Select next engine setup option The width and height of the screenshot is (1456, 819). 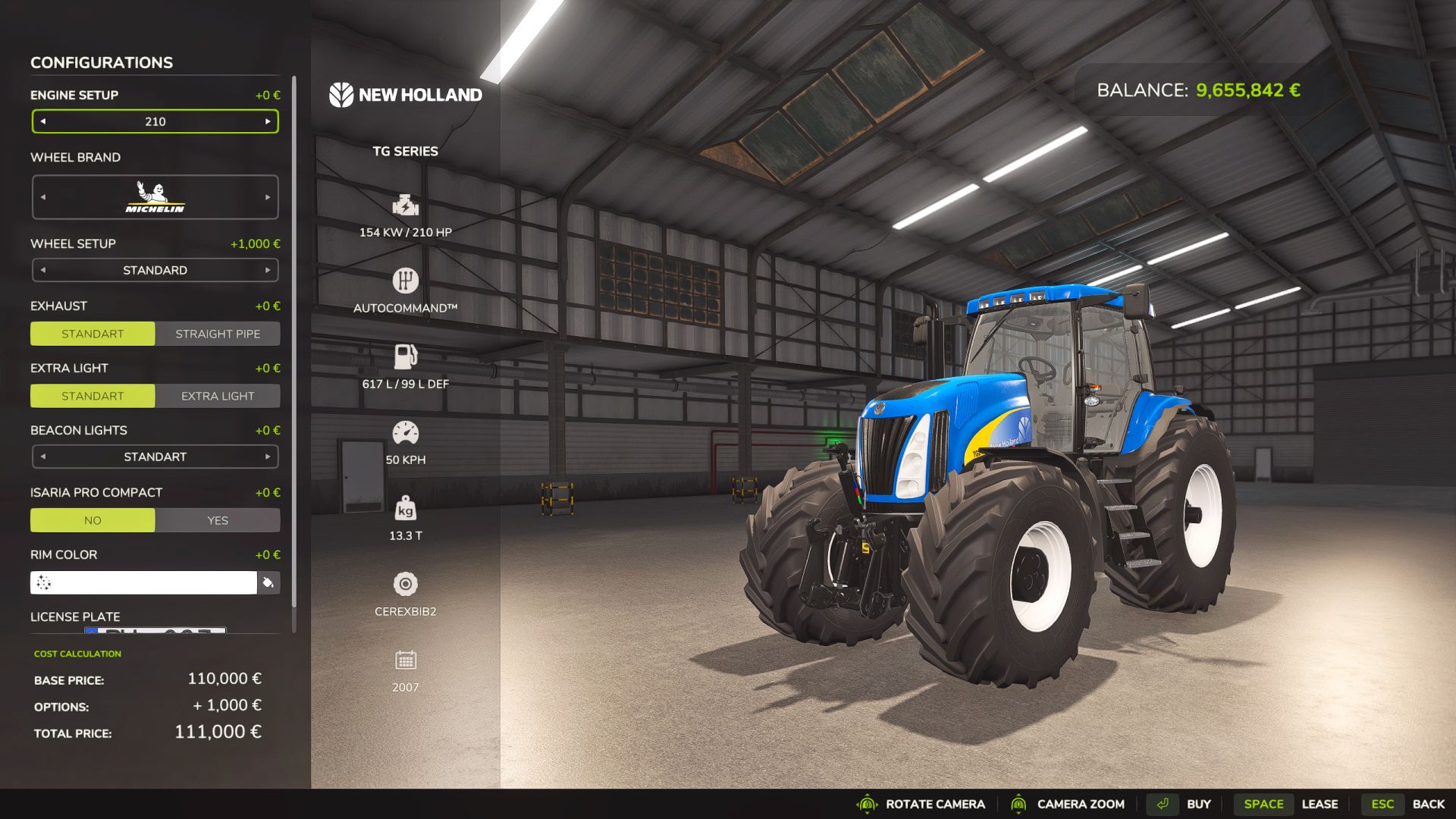[268, 121]
